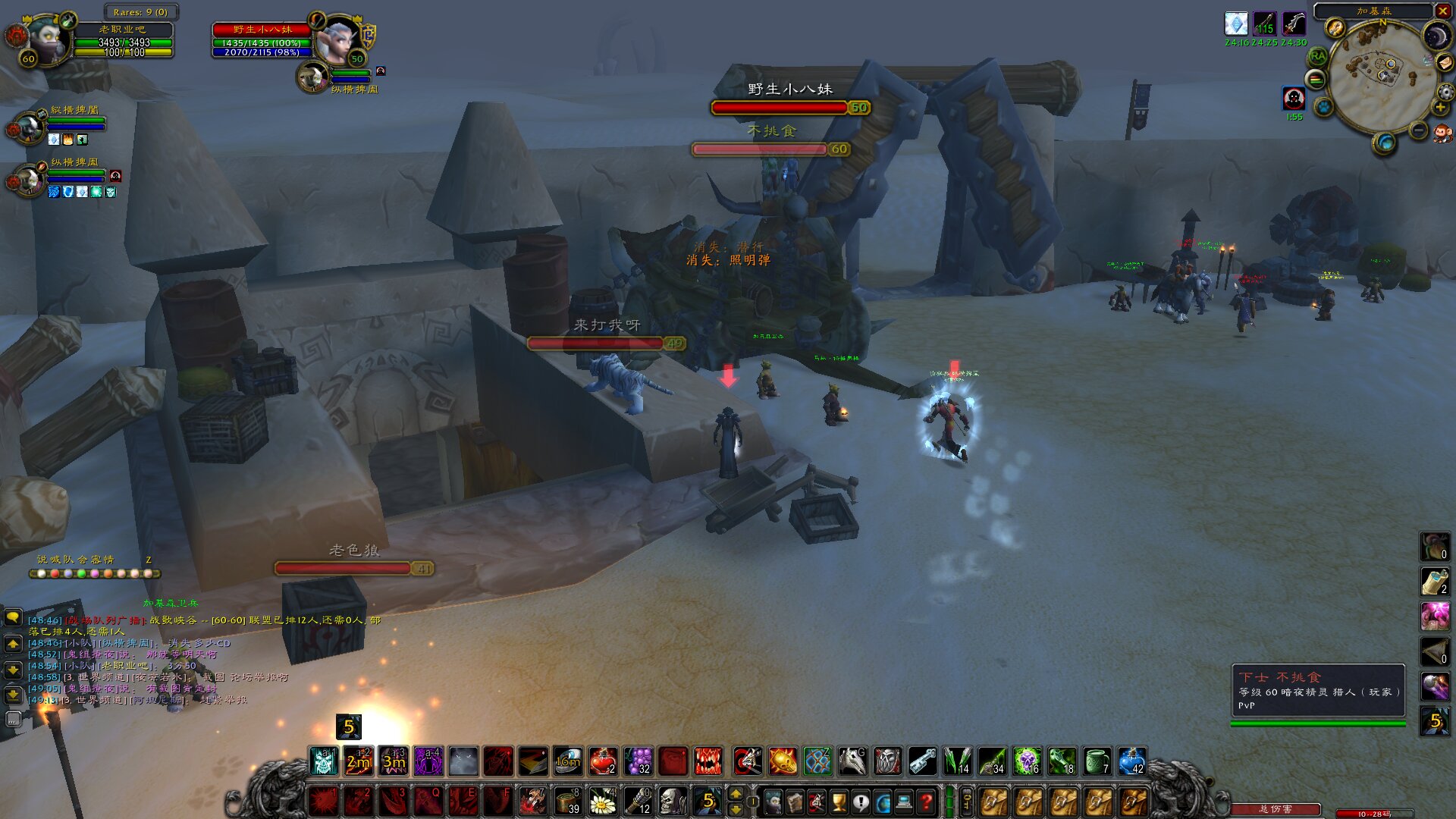This screenshot has height=819, width=1456.
Task: Click the red question mark help micro button
Action: [927, 801]
